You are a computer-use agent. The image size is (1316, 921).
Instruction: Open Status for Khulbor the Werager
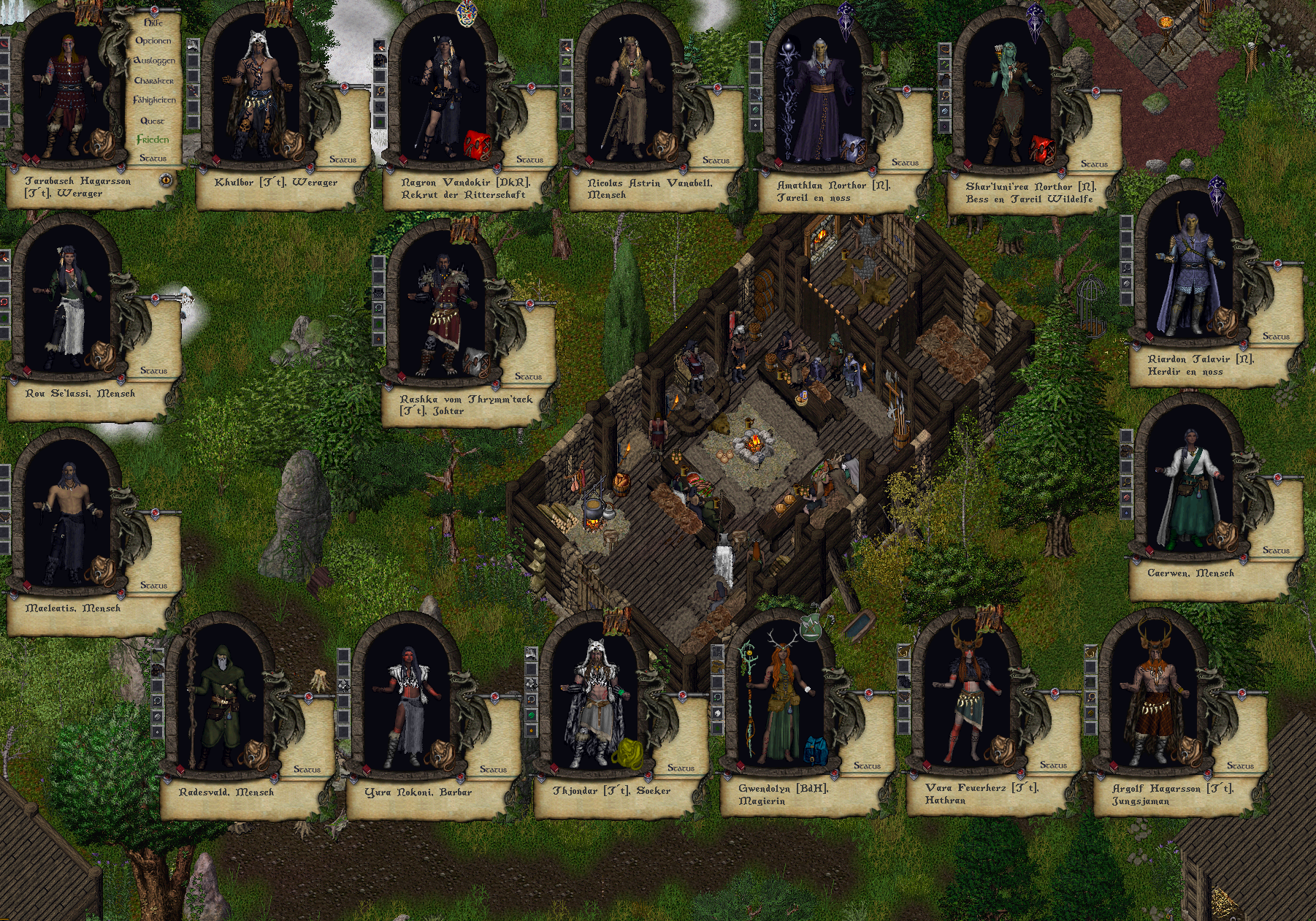point(343,159)
